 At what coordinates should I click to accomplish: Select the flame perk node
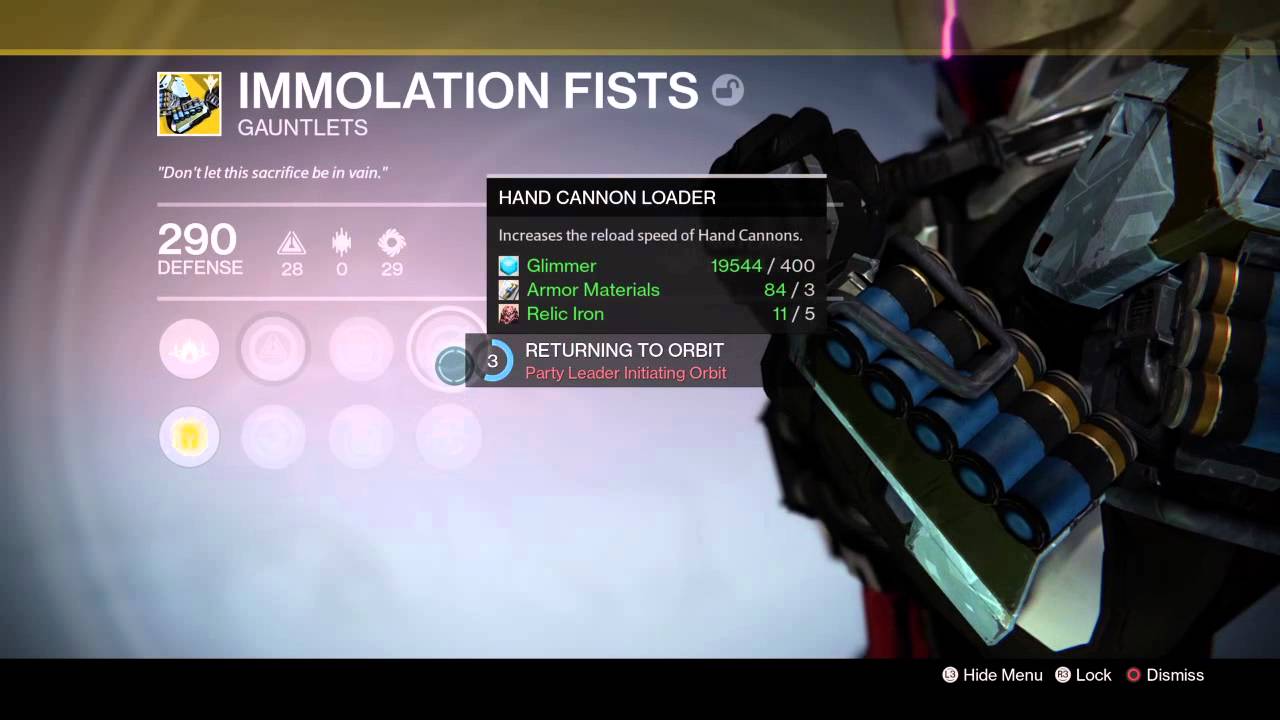189,349
